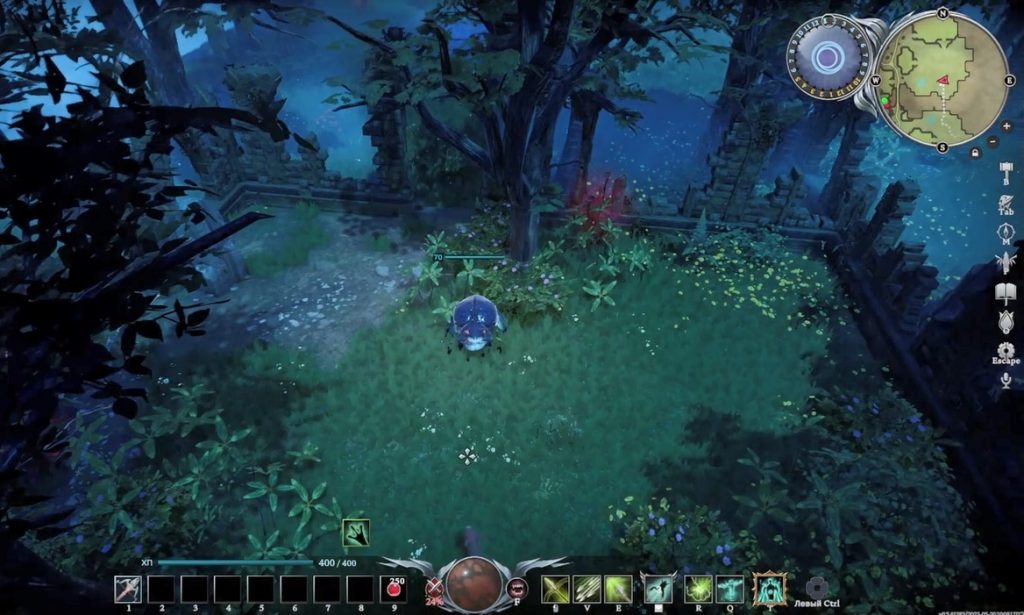Toggle the voice chat microphone
The width and height of the screenshot is (1024, 615).
click(1006, 380)
